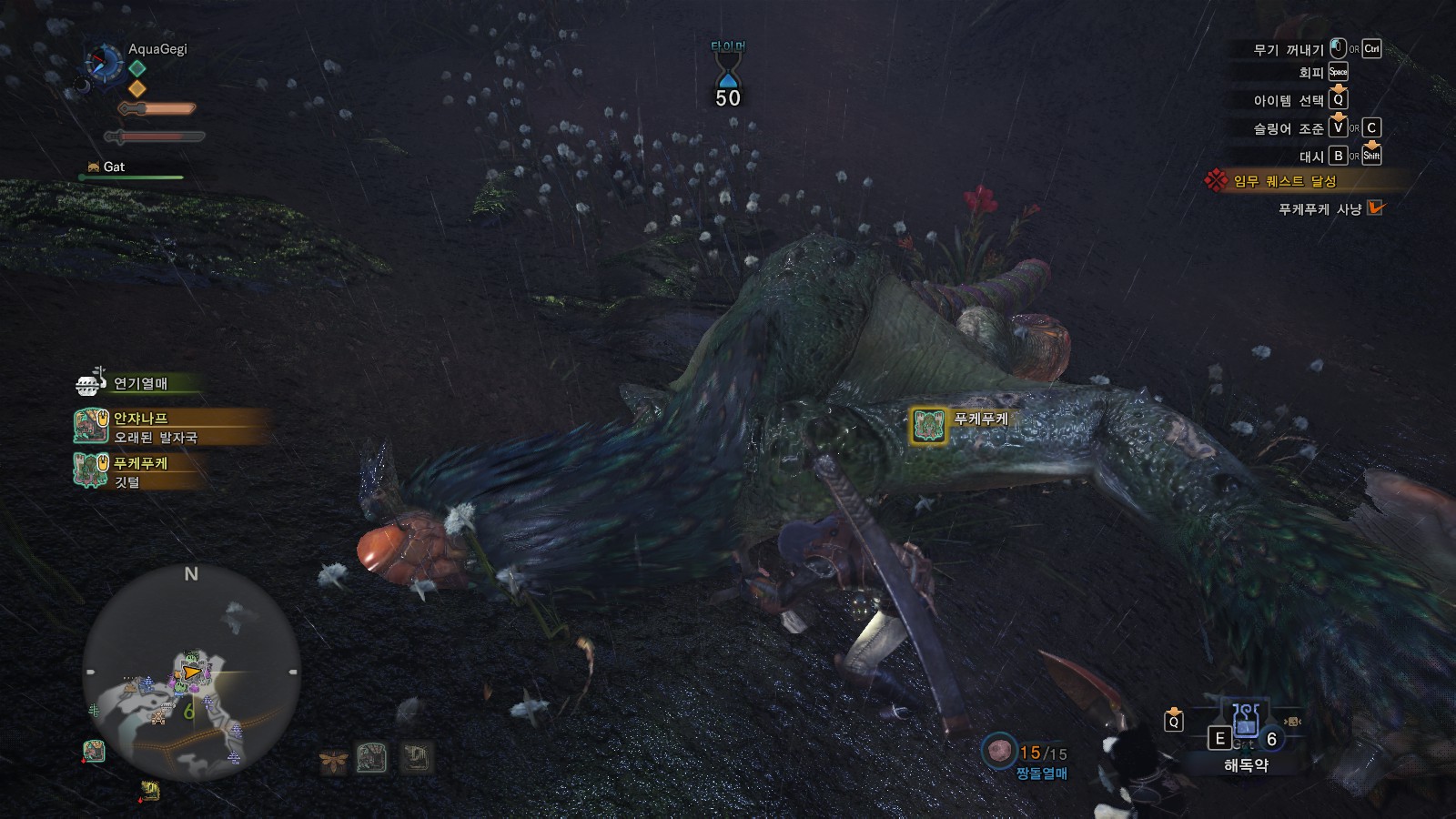This screenshot has width=1456, height=819.
Task: Click the 푸케푸케 target marker icon
Action: coord(928,425)
